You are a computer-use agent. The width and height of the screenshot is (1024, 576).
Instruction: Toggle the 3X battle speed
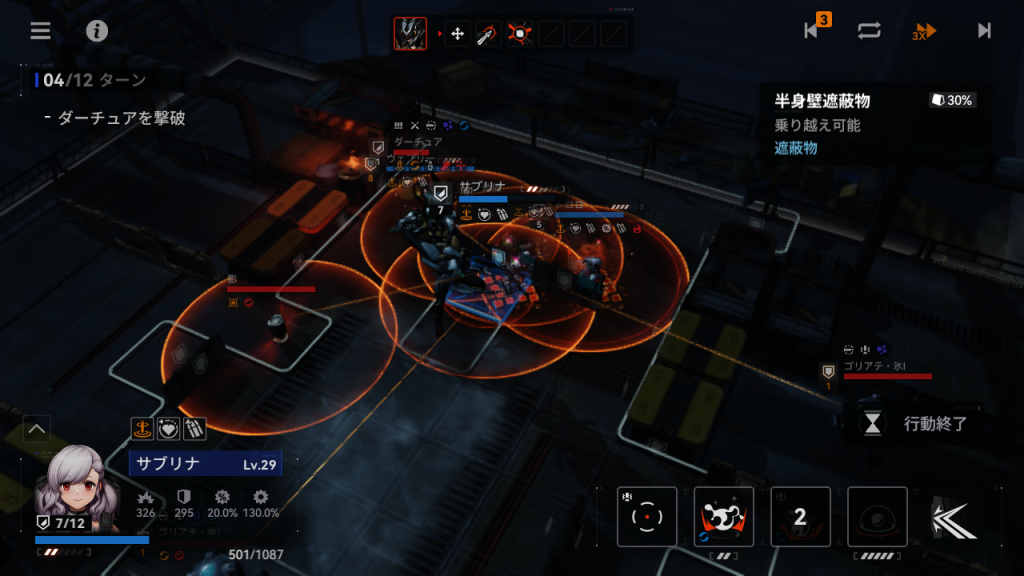click(925, 31)
